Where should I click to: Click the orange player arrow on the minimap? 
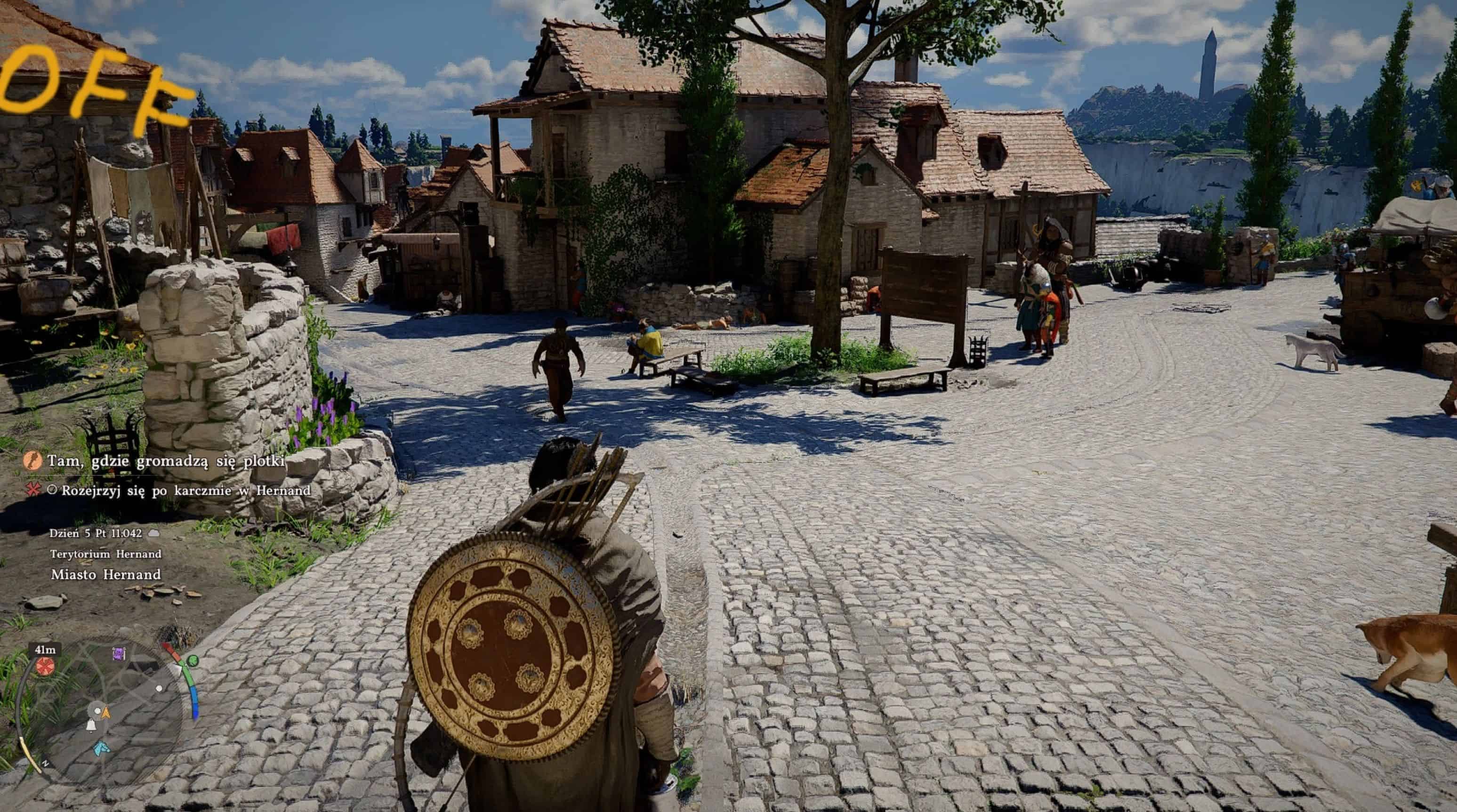pos(106,713)
